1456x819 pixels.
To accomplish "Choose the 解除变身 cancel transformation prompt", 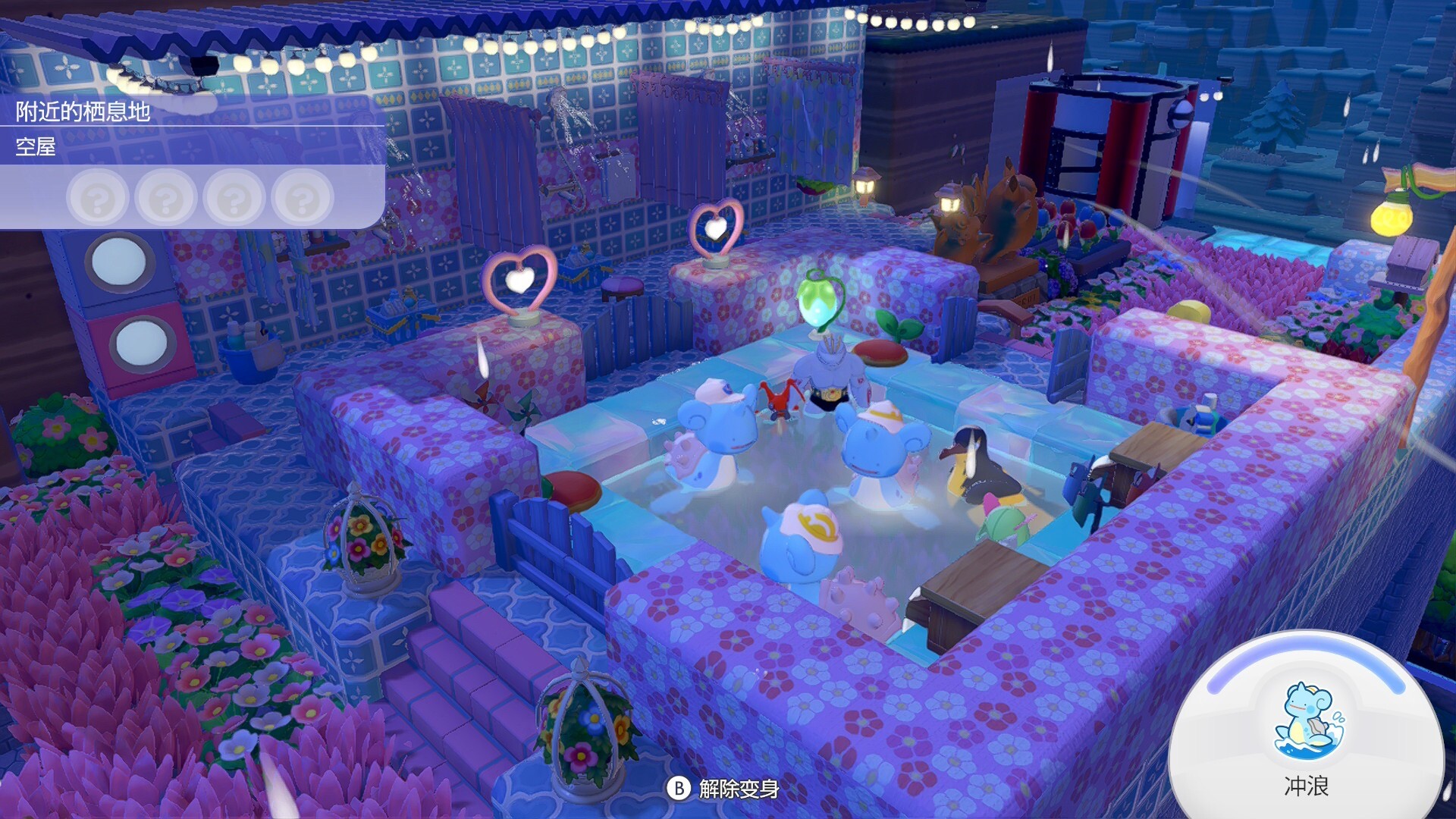I will pos(723,789).
